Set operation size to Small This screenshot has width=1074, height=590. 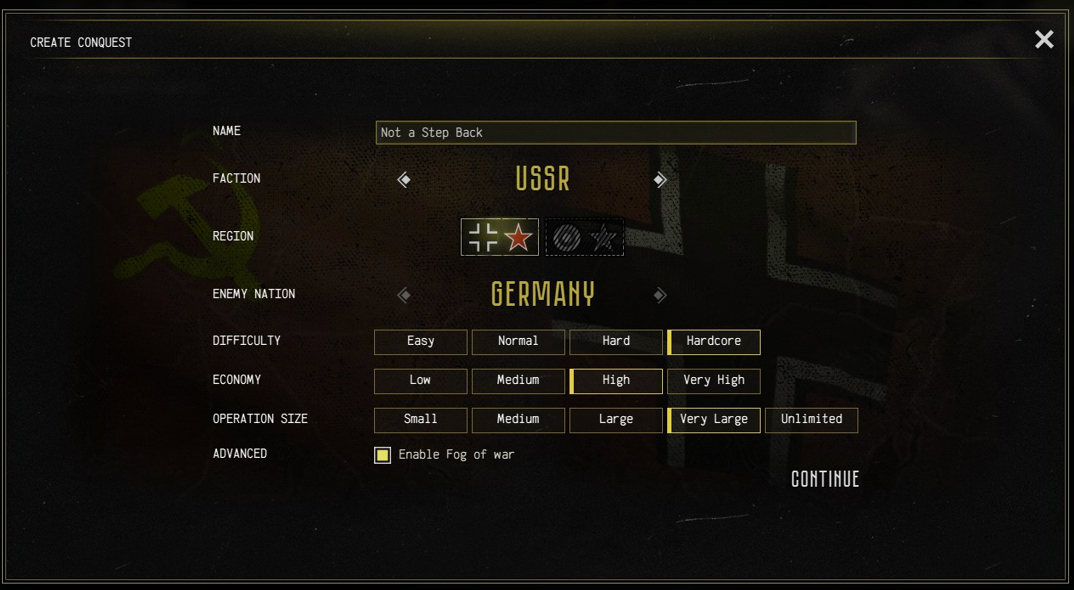point(420,420)
